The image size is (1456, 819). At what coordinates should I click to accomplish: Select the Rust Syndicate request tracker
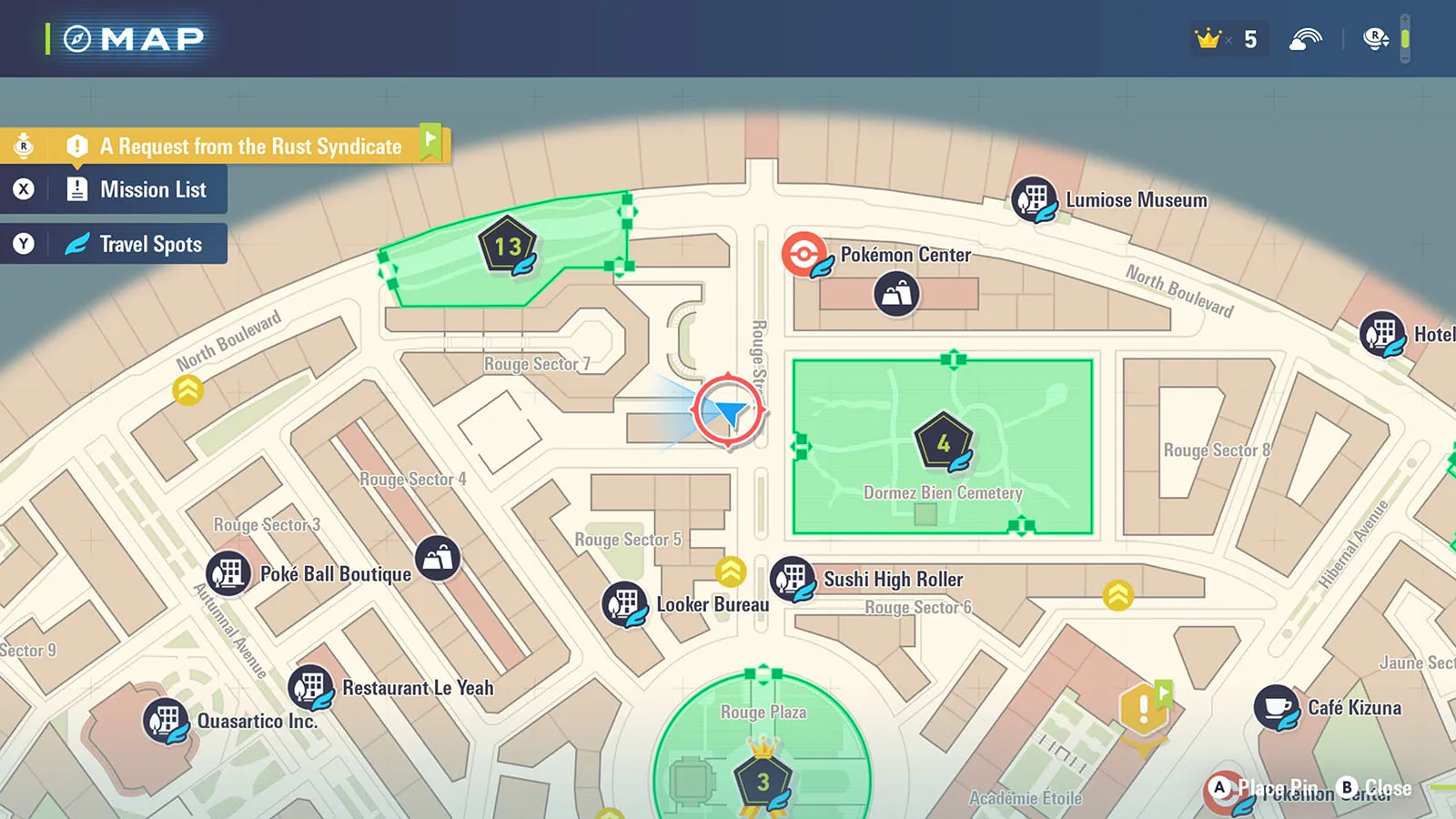(250, 146)
